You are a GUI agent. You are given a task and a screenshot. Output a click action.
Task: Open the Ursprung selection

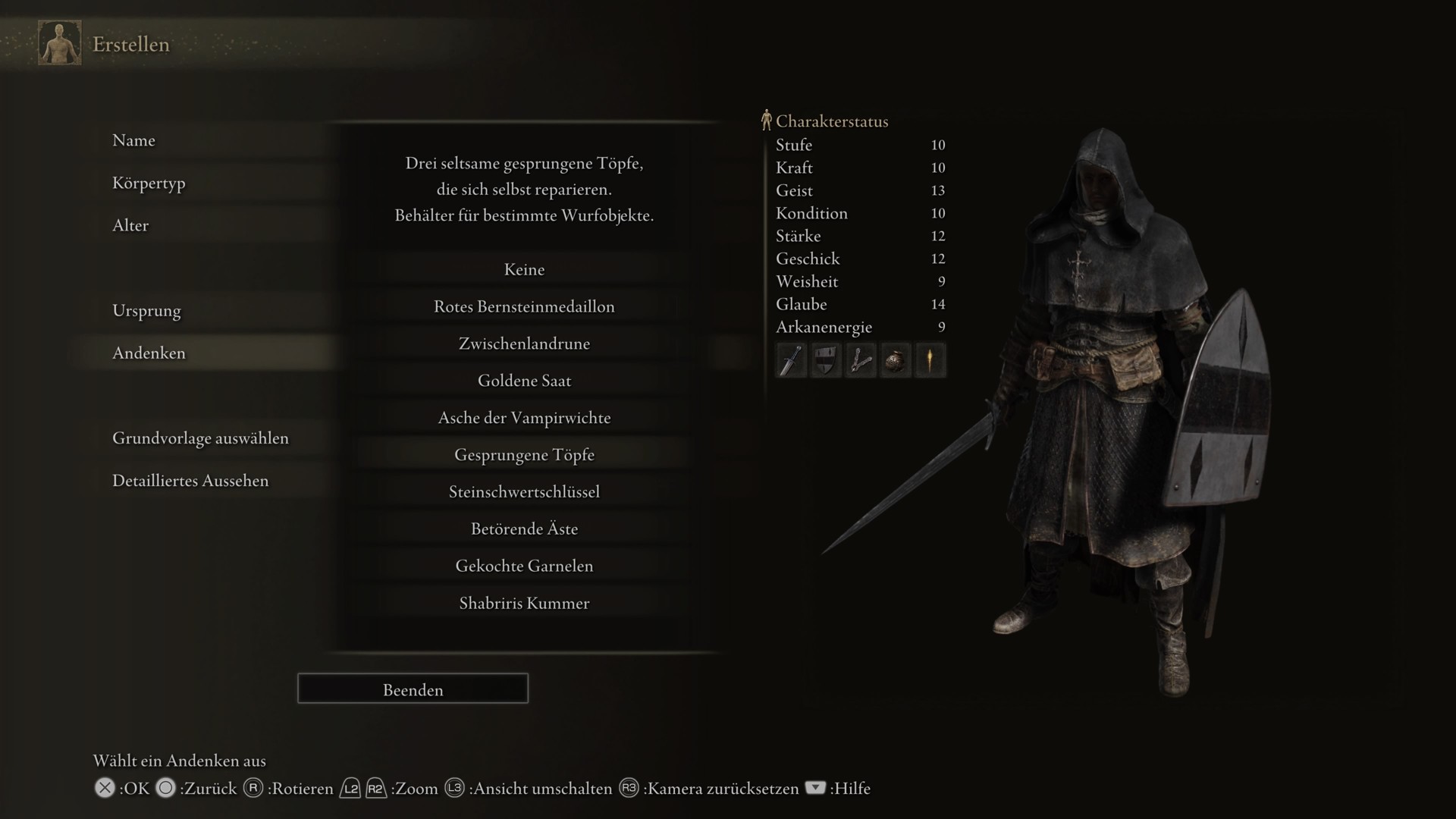(146, 310)
